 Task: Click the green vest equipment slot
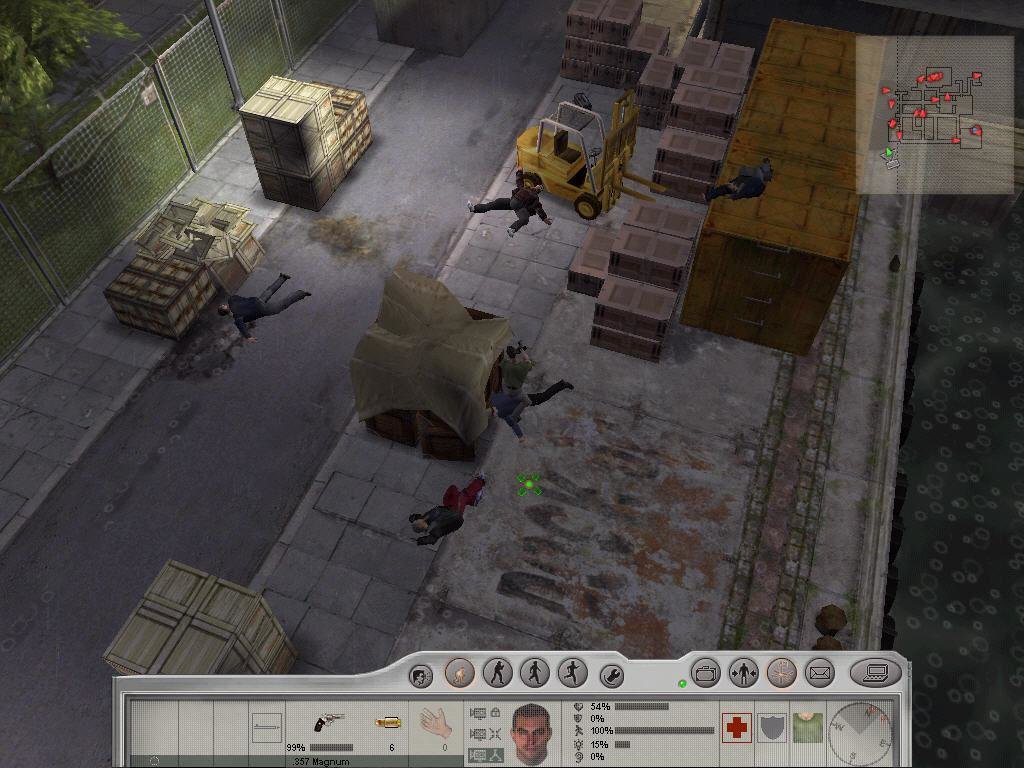pos(805,727)
